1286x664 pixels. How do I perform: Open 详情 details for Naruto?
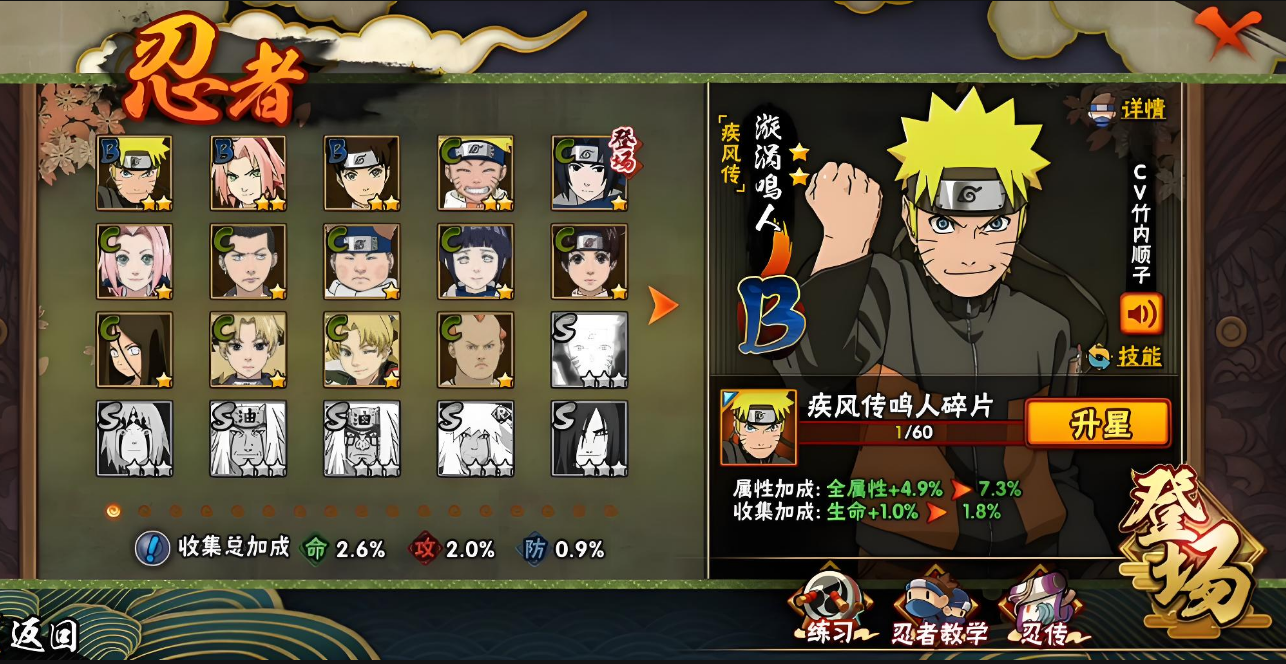pos(1128,109)
